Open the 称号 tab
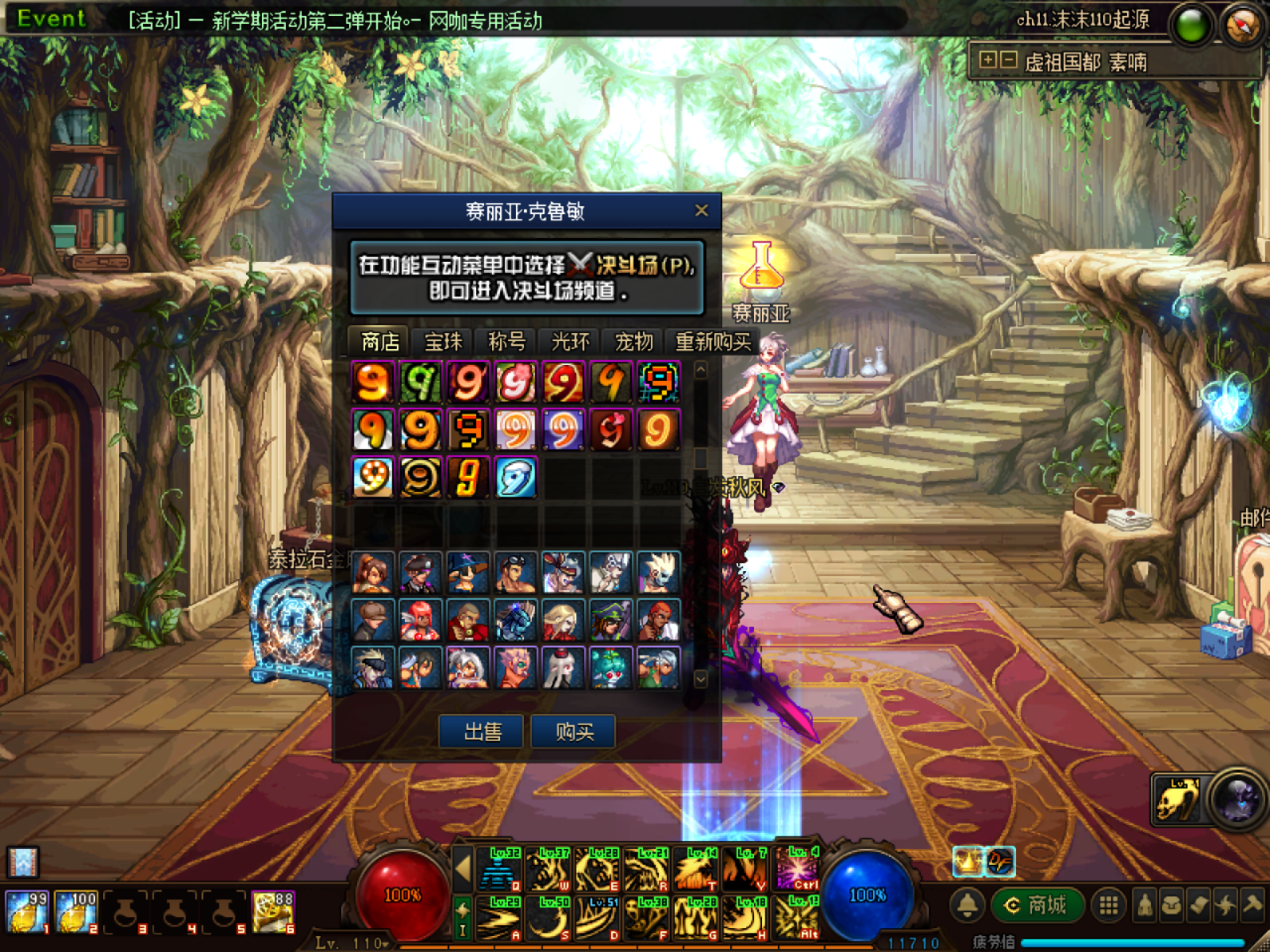The width and height of the screenshot is (1270, 952). [506, 342]
